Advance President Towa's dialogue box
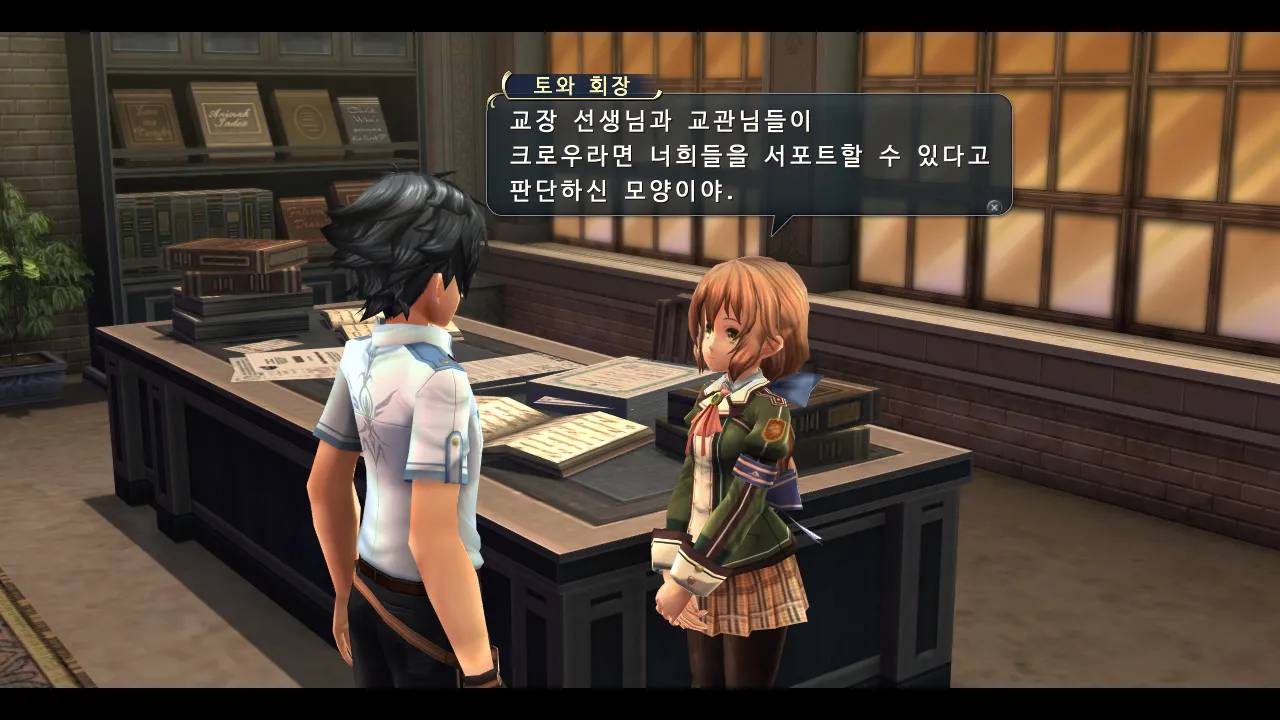This screenshot has width=1280, height=720. pos(993,207)
